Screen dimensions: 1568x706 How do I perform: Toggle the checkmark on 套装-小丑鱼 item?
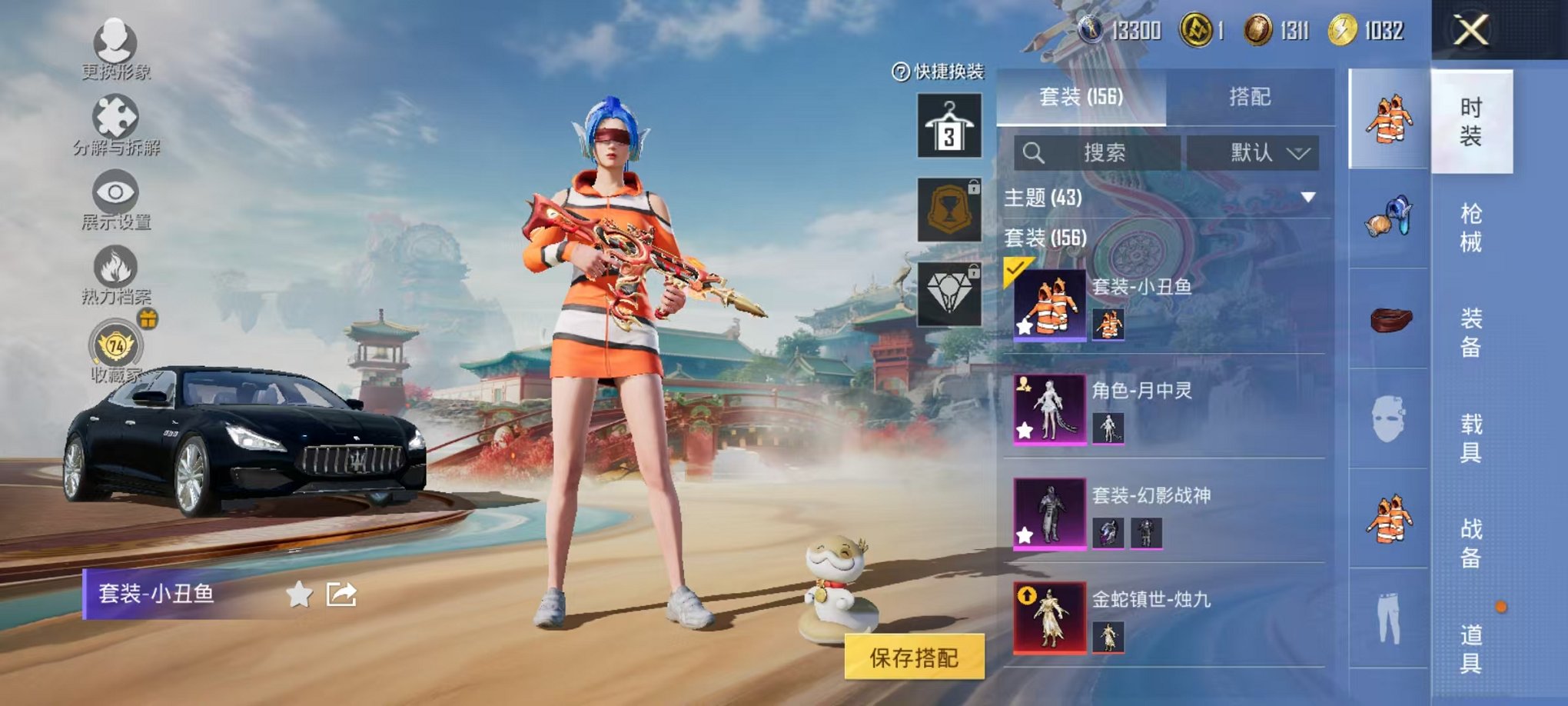point(1016,269)
